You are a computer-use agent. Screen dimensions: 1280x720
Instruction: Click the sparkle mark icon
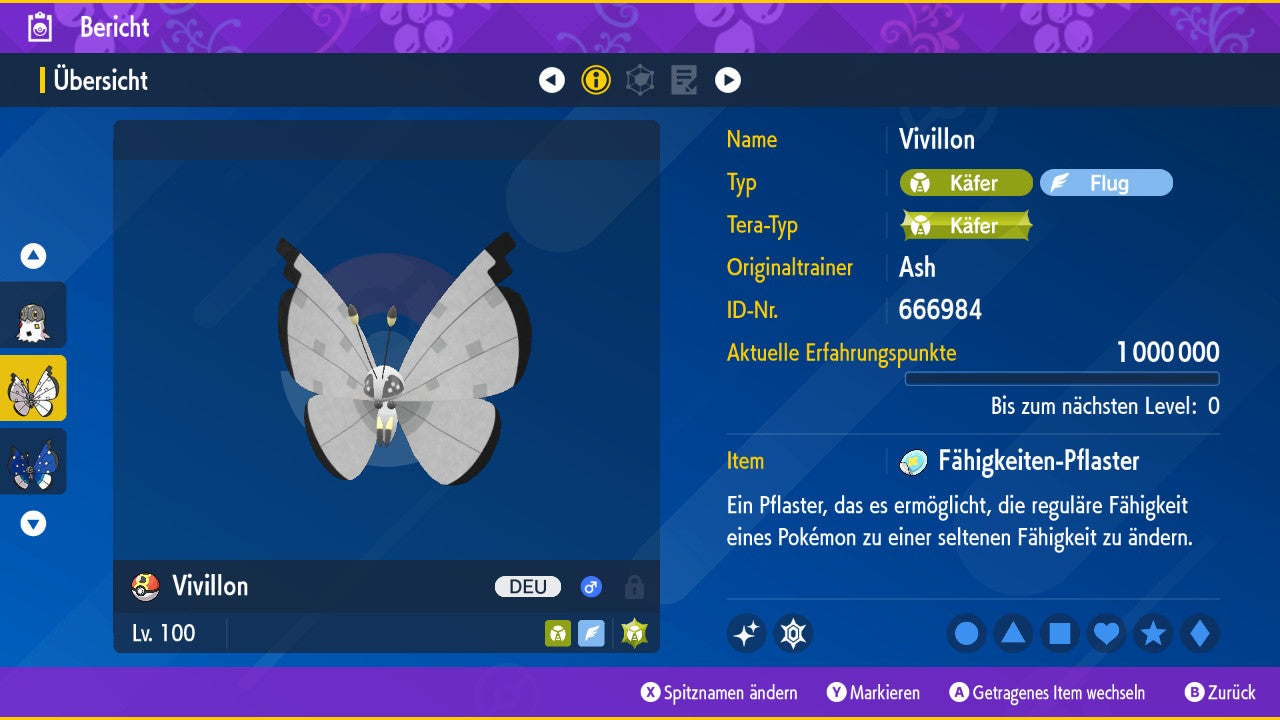pos(746,634)
